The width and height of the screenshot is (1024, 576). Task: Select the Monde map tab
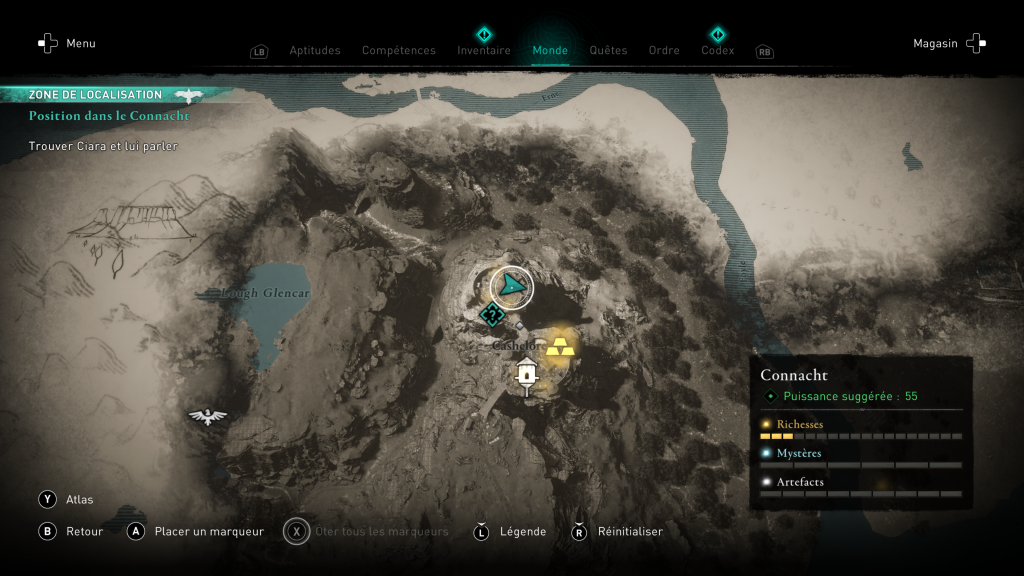click(x=550, y=51)
